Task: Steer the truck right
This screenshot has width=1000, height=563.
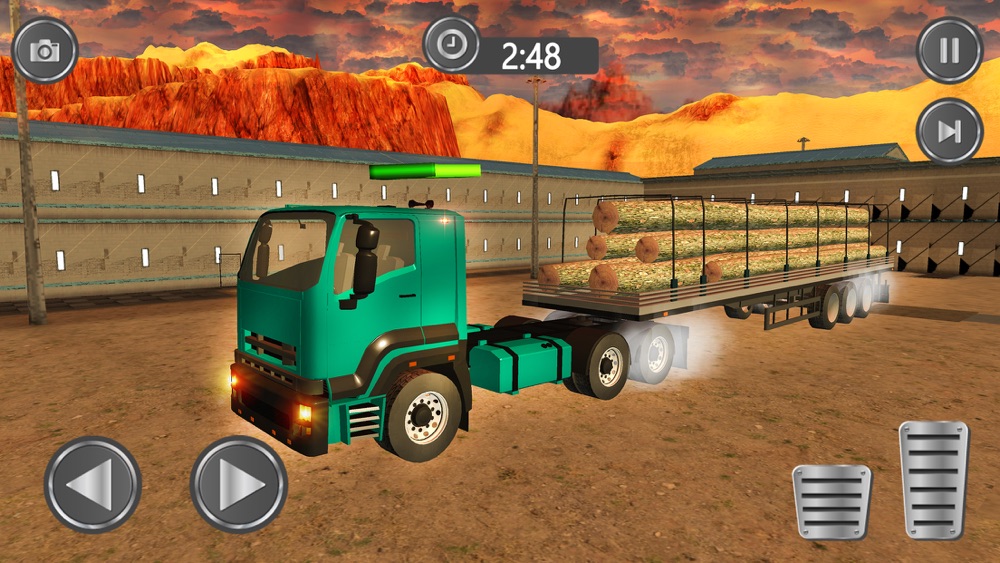Action: coord(239,485)
